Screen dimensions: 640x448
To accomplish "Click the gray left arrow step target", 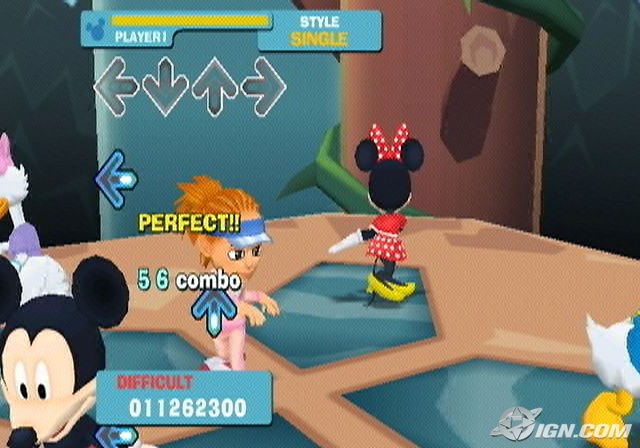I will pyautogui.click(x=115, y=87).
